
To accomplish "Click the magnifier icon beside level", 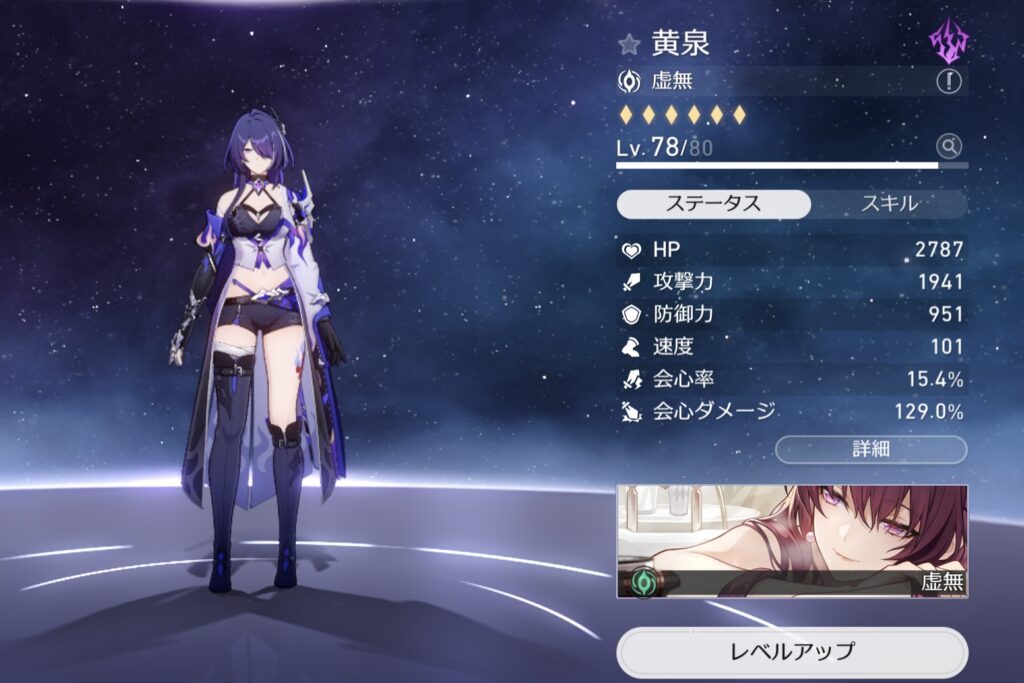I will 949,147.
